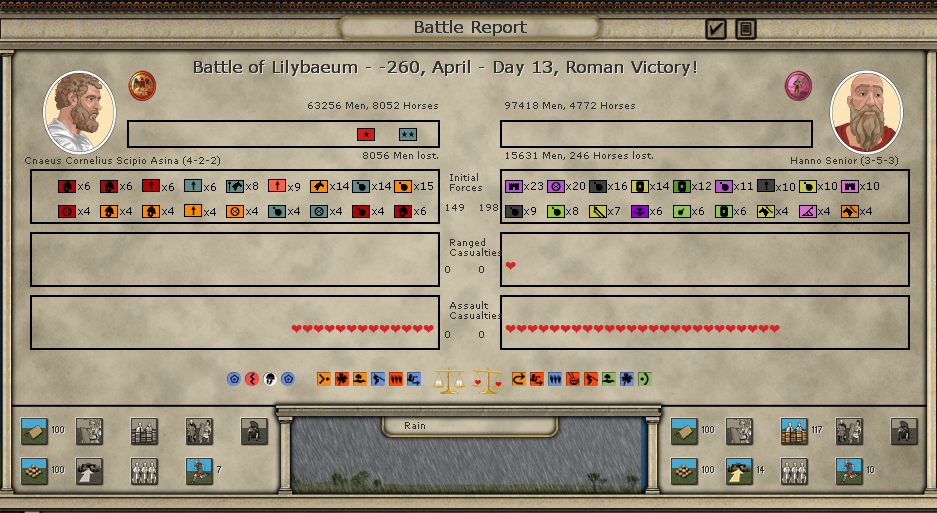937x513 pixels.
Task: Click the Roman running soldier icon marked 7
Action: (x=199, y=470)
